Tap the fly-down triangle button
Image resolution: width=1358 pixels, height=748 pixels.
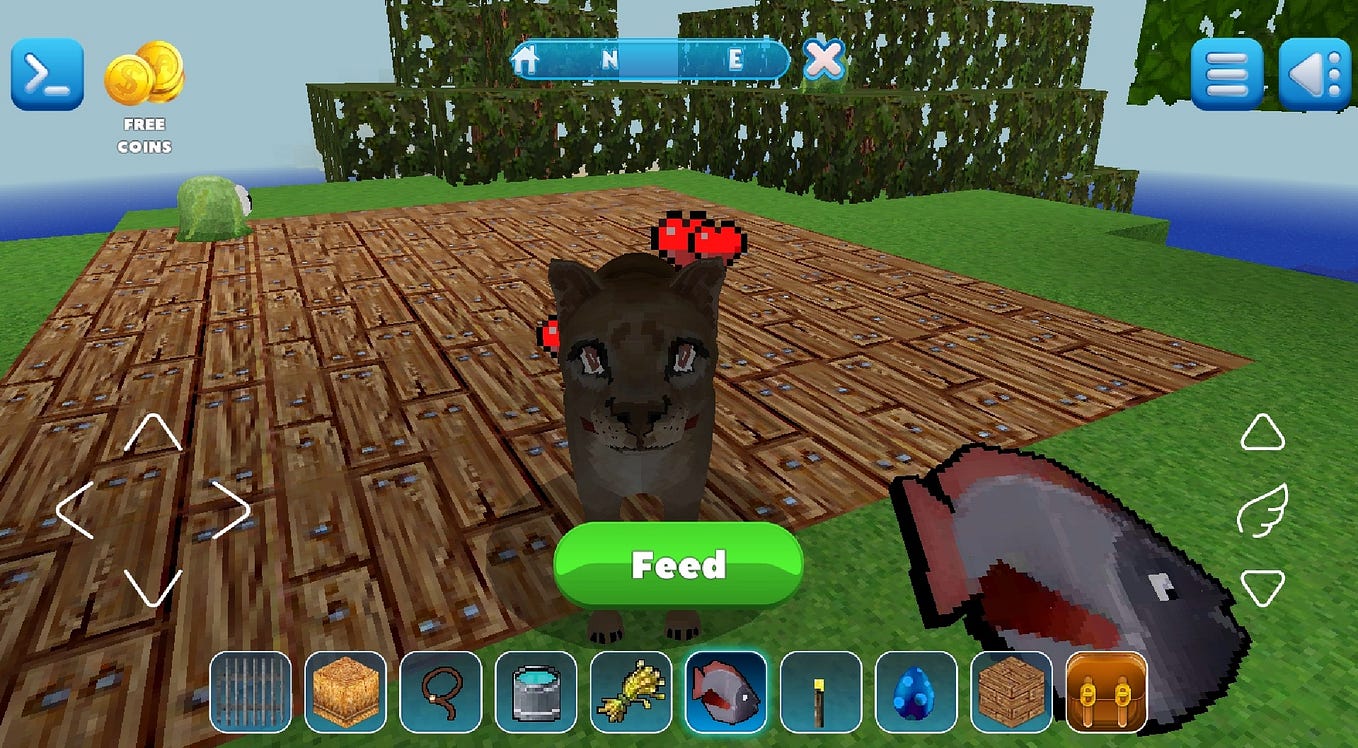pos(1262,587)
